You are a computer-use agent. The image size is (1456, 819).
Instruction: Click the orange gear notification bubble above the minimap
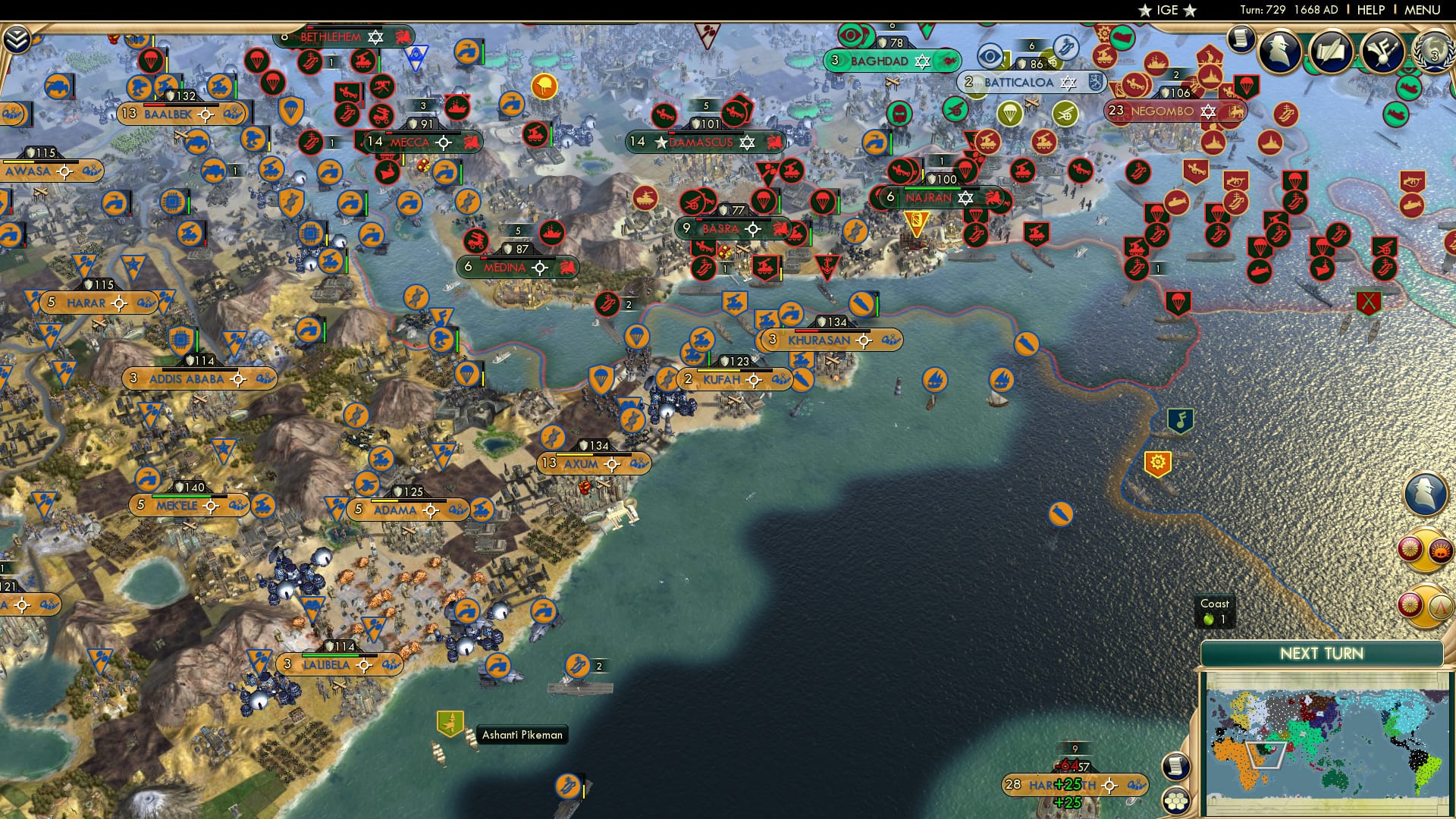point(1158,460)
